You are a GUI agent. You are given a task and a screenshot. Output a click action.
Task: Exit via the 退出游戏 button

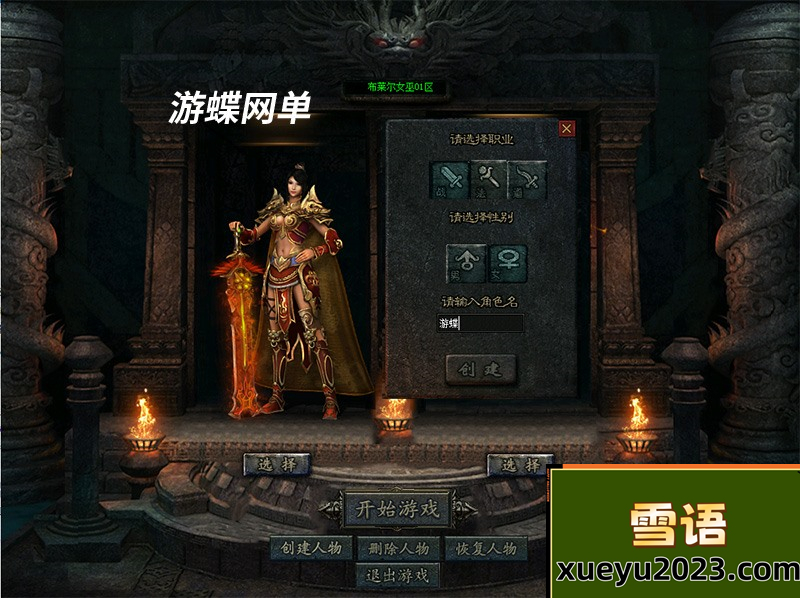(x=398, y=575)
